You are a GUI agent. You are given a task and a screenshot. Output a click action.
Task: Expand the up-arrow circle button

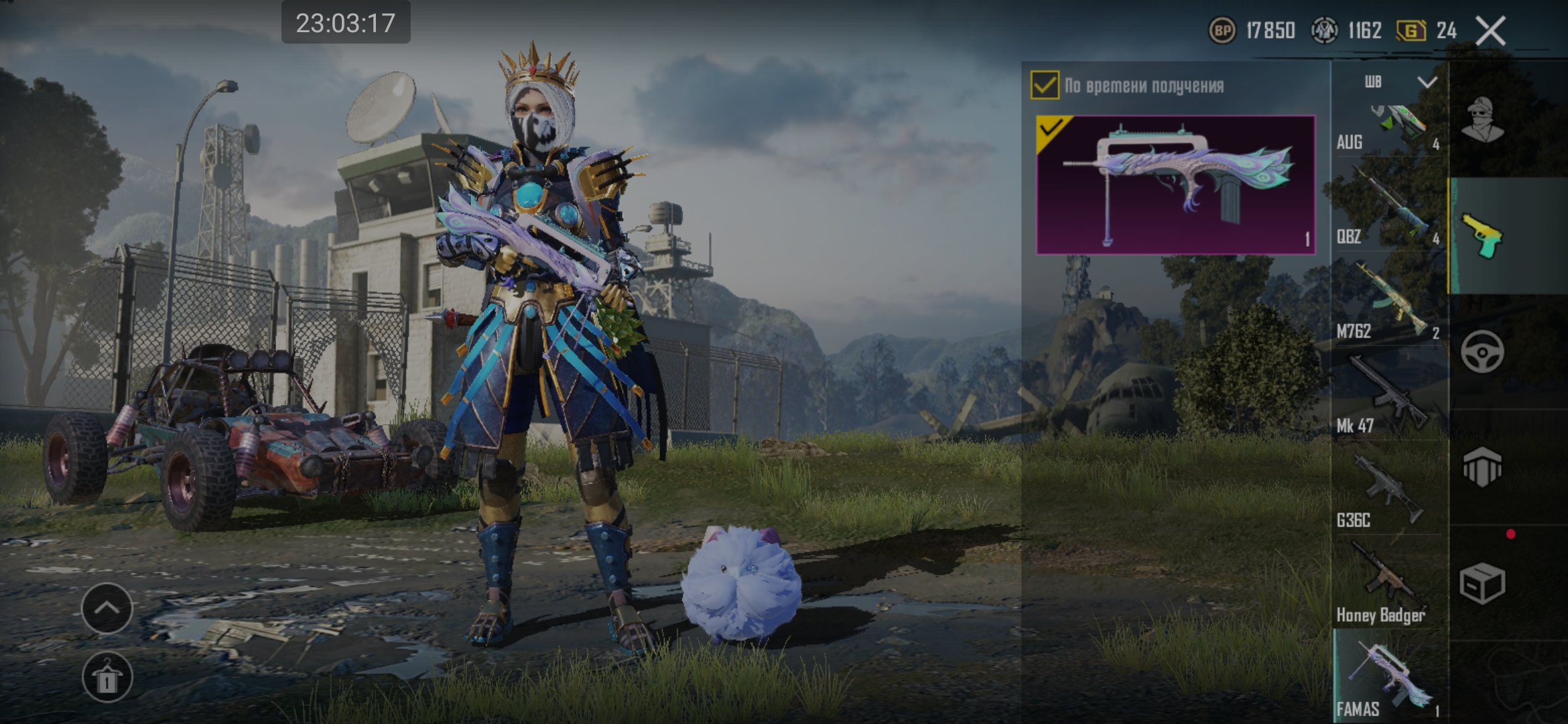point(107,608)
